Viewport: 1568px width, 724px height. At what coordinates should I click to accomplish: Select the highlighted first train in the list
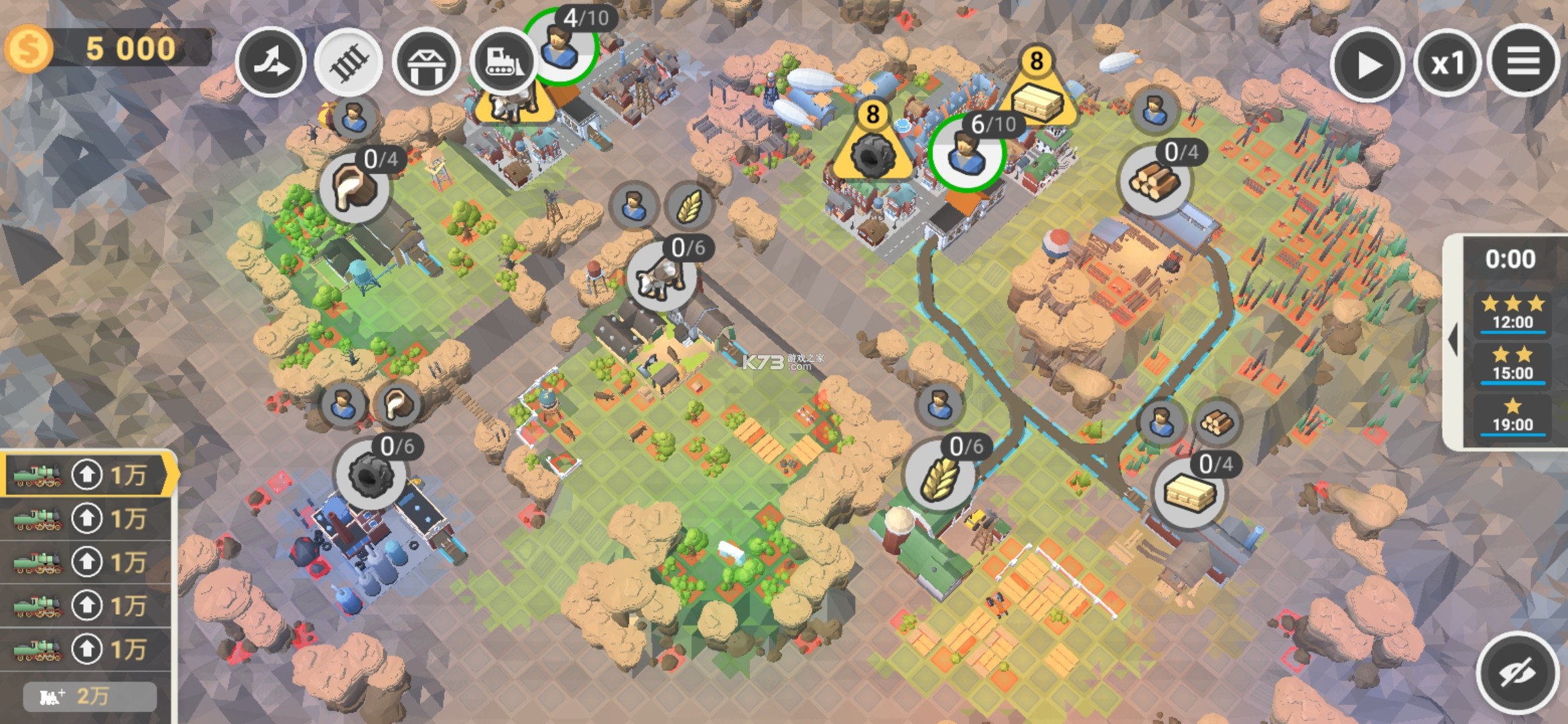[87, 475]
